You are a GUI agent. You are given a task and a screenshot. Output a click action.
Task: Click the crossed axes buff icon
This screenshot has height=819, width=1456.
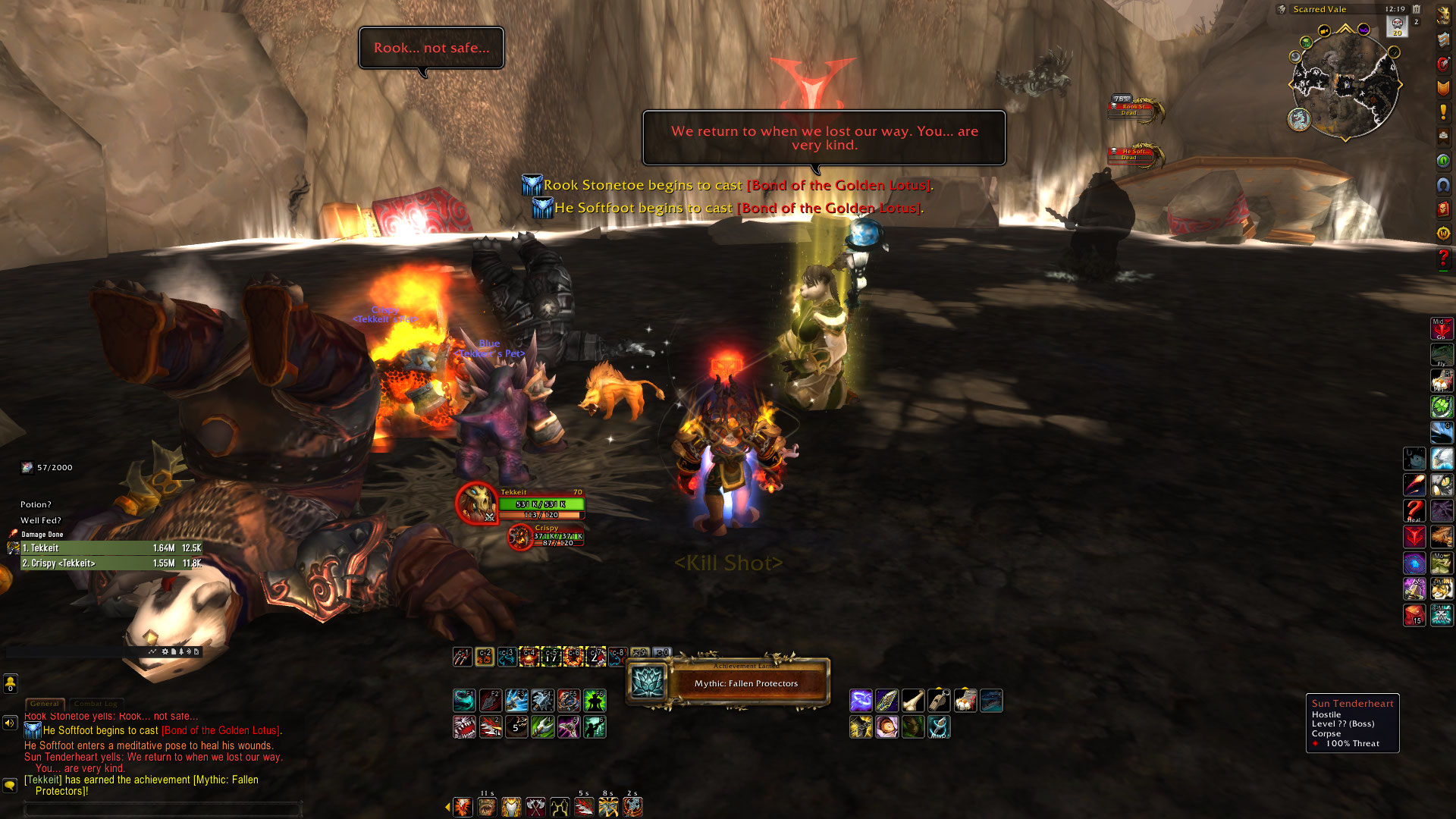pyautogui.click(x=536, y=808)
